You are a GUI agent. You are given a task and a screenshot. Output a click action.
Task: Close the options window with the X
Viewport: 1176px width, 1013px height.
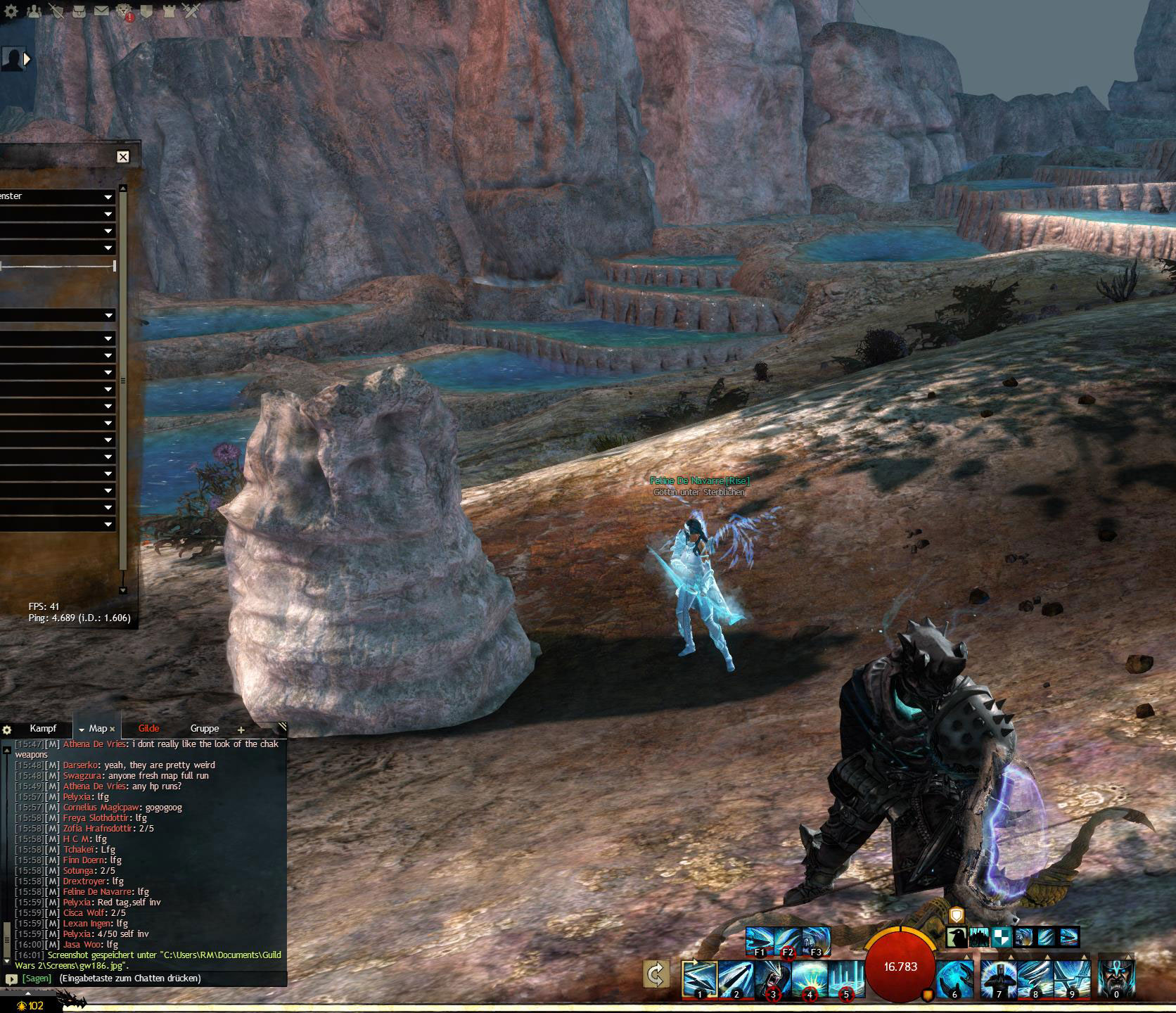coord(123,157)
